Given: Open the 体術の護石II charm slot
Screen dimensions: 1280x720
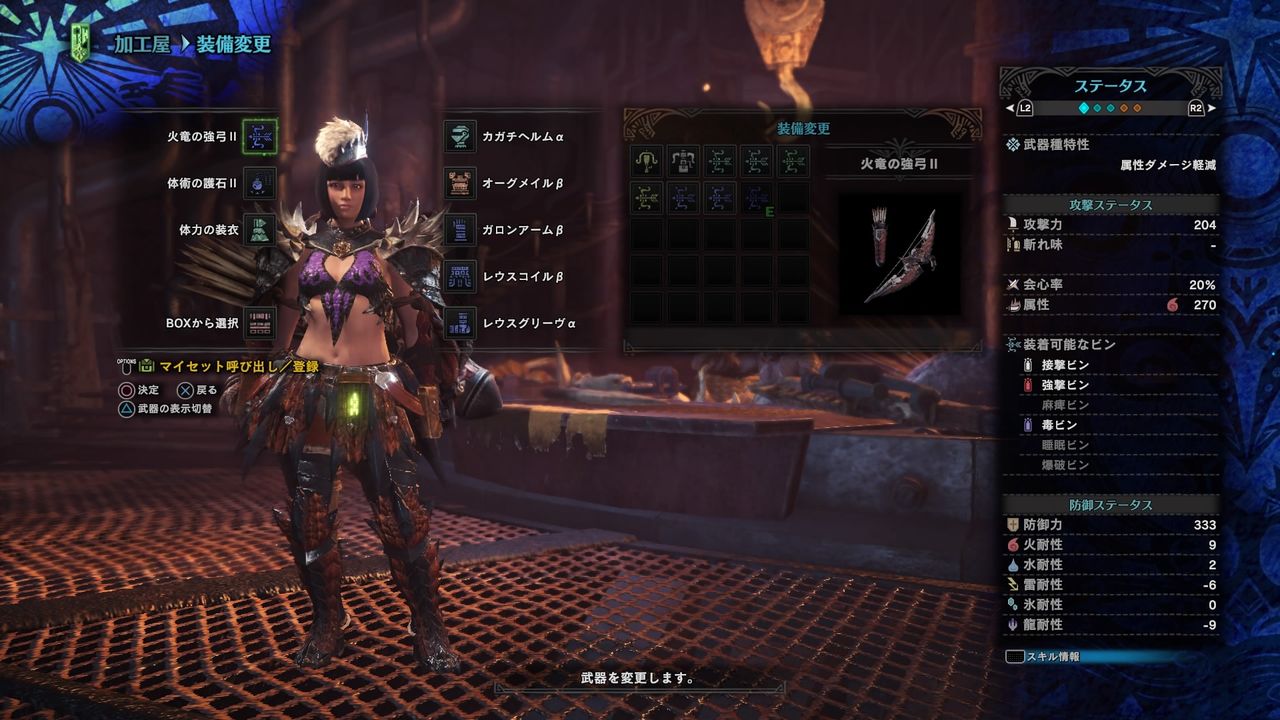Looking at the screenshot, I should (260, 183).
